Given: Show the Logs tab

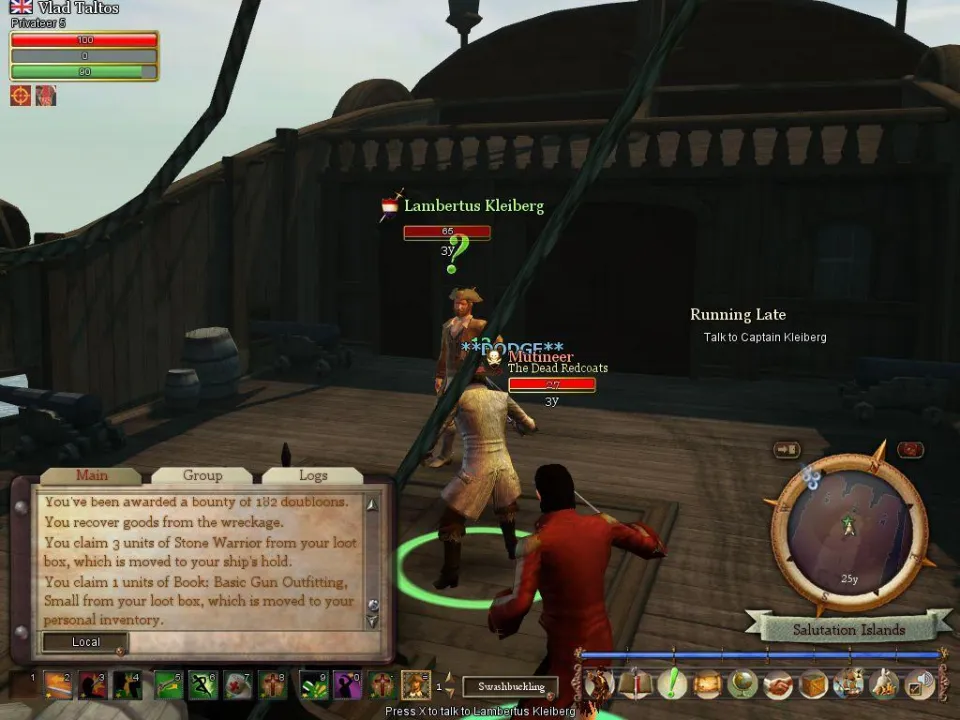Looking at the screenshot, I should [313, 476].
